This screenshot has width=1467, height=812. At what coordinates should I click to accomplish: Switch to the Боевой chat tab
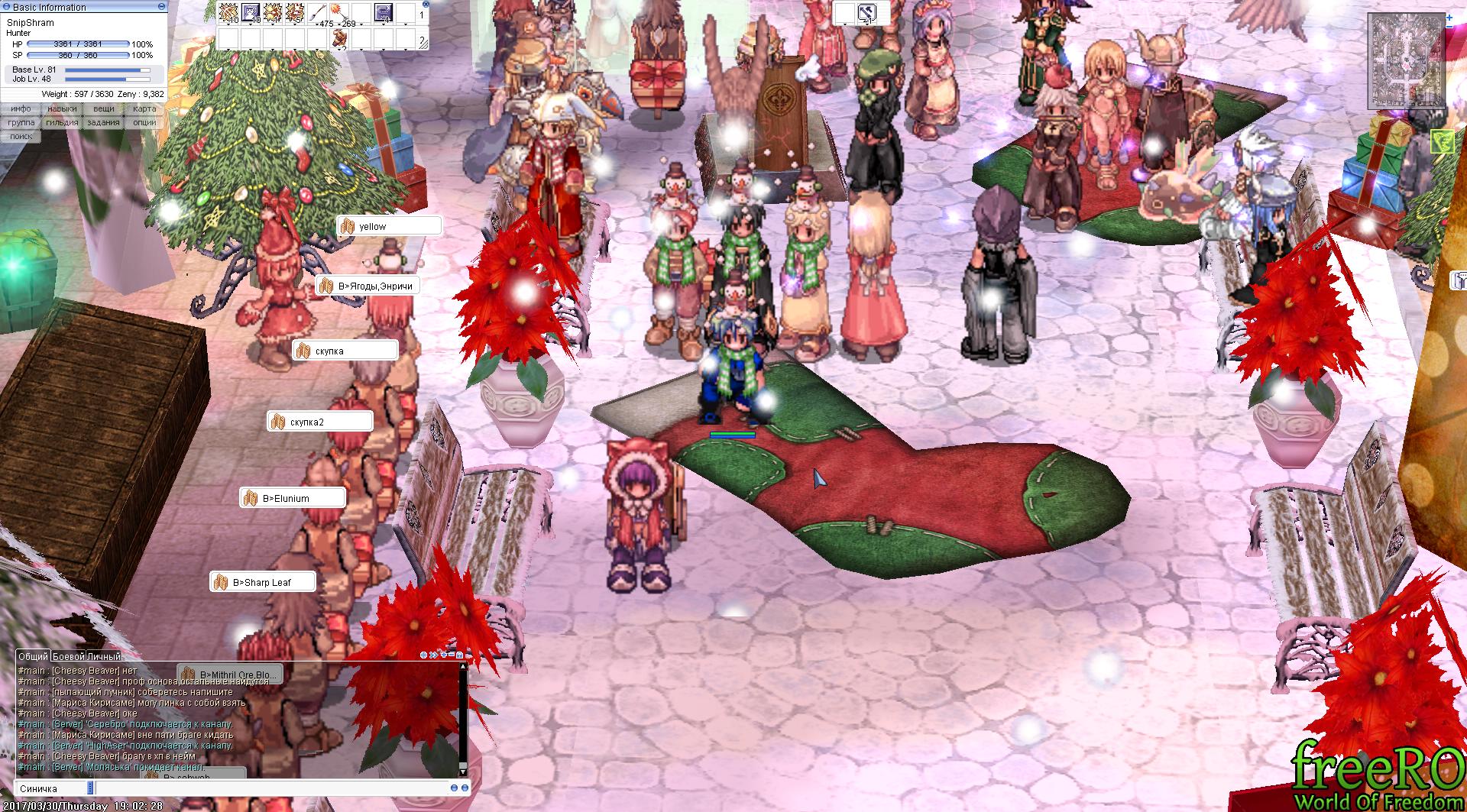68,656
